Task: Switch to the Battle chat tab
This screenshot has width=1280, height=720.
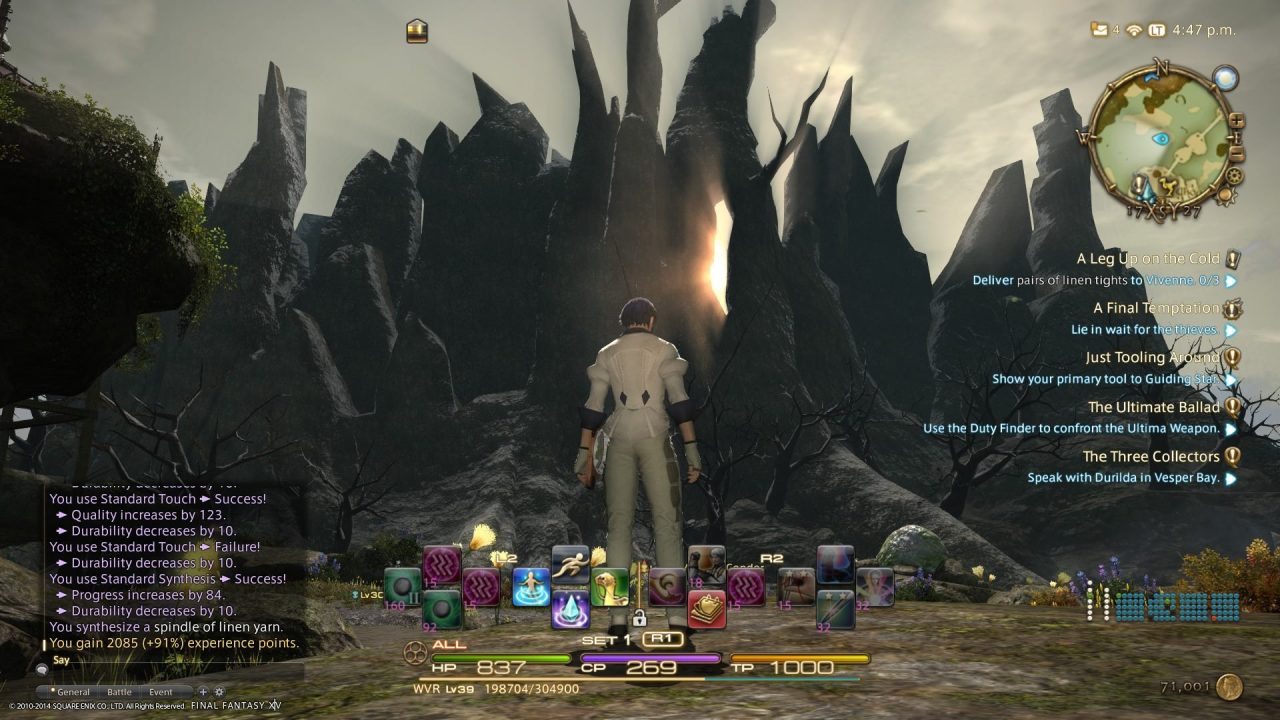Action: click(119, 692)
